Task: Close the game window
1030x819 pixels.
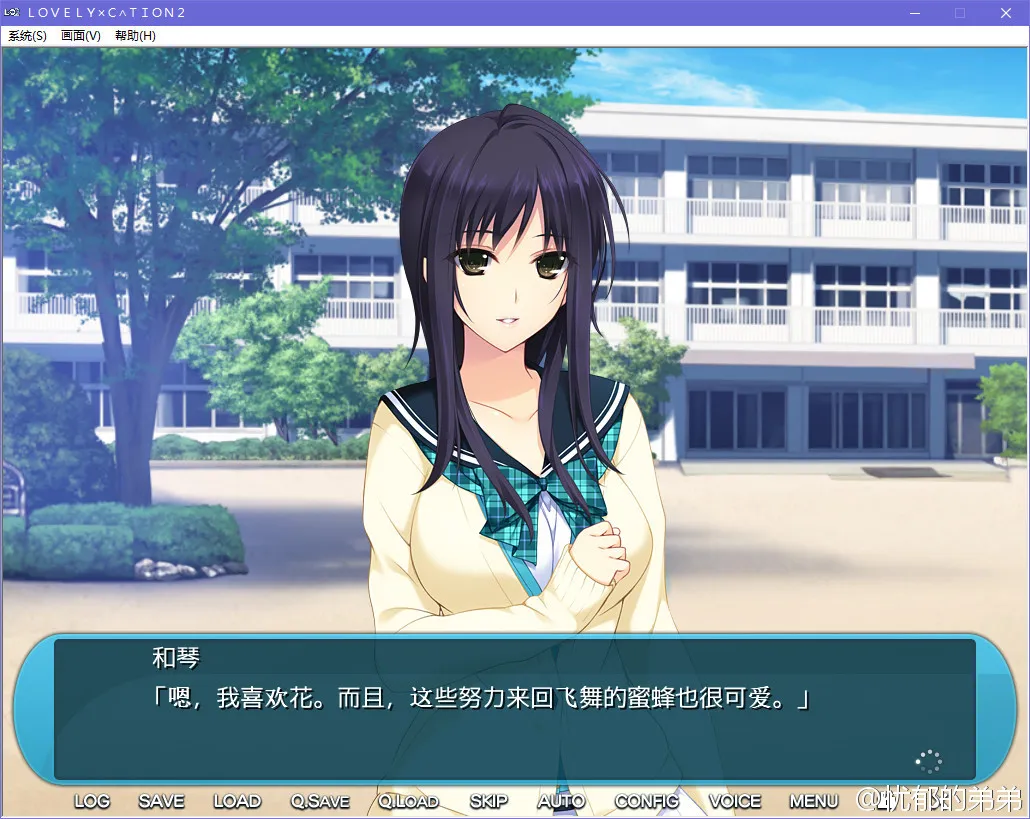Action: 1006,13
